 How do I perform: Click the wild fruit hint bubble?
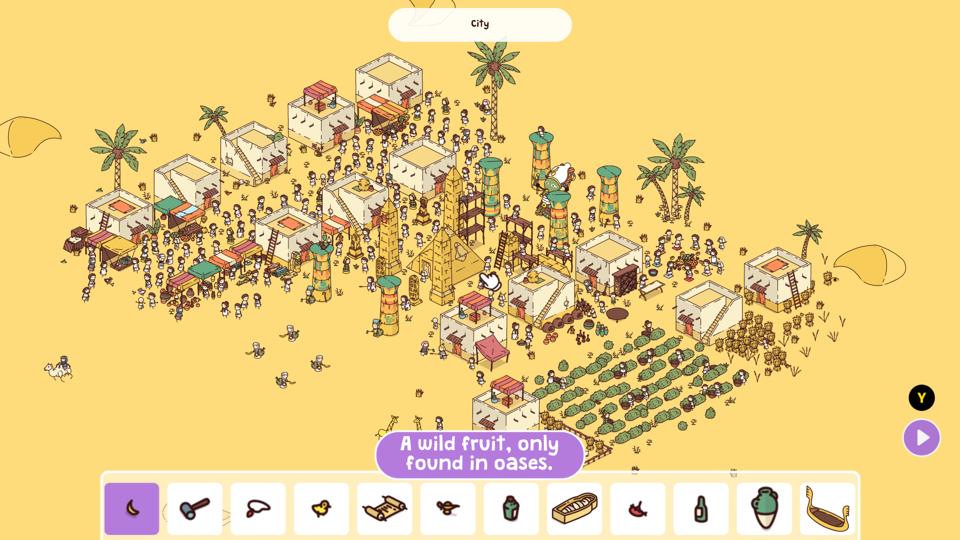coord(480,455)
